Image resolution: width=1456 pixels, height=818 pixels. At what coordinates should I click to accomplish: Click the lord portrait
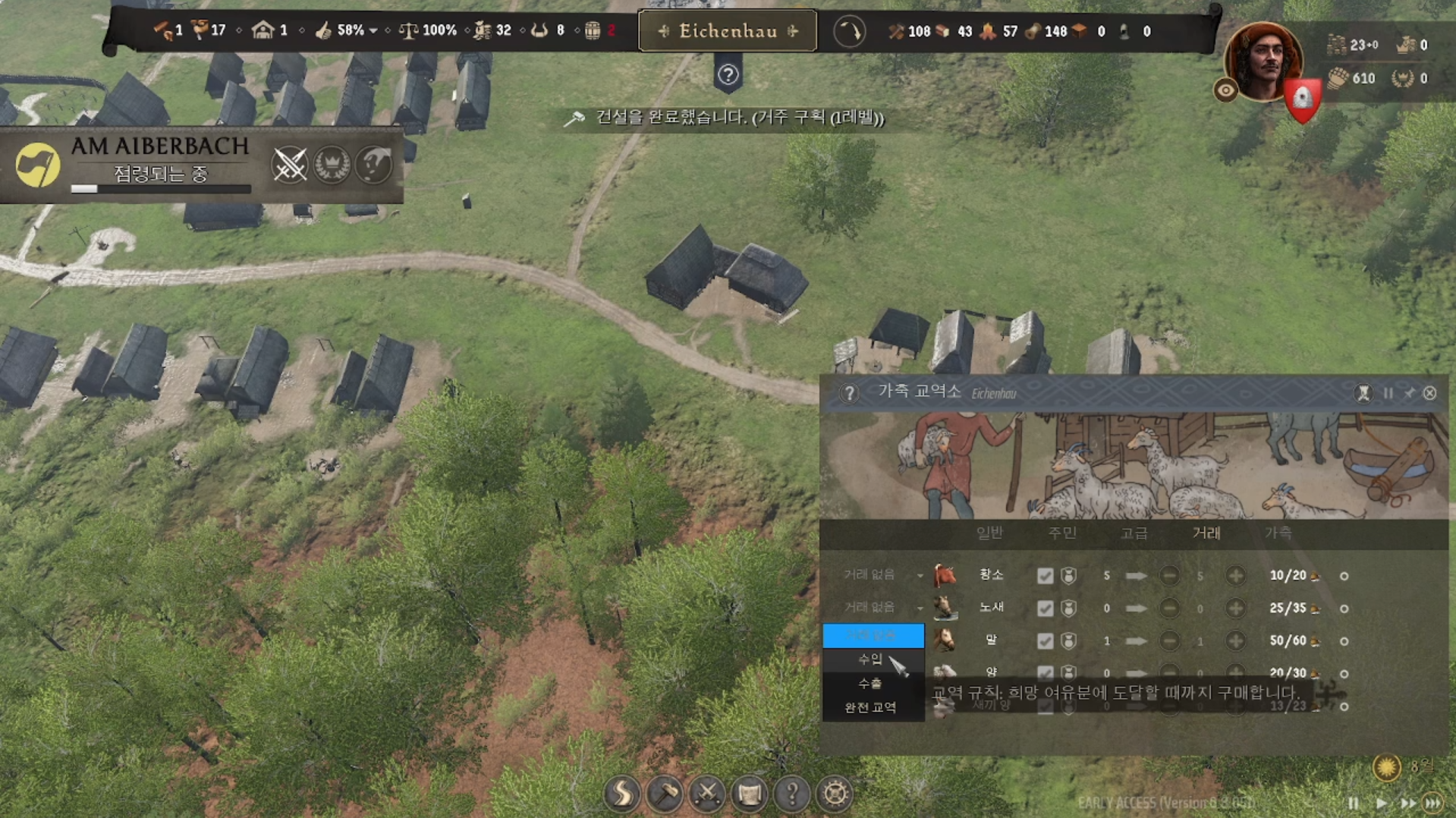1262,61
